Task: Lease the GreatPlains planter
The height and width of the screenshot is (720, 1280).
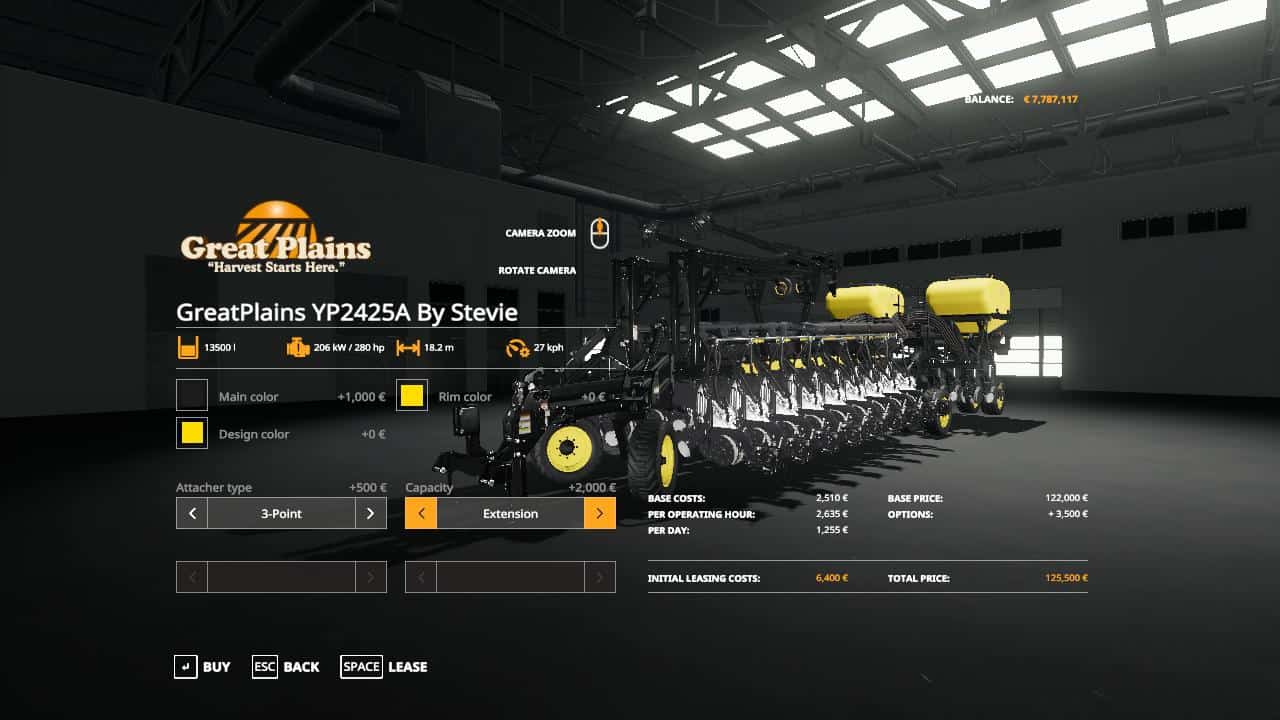Action: pos(384,667)
